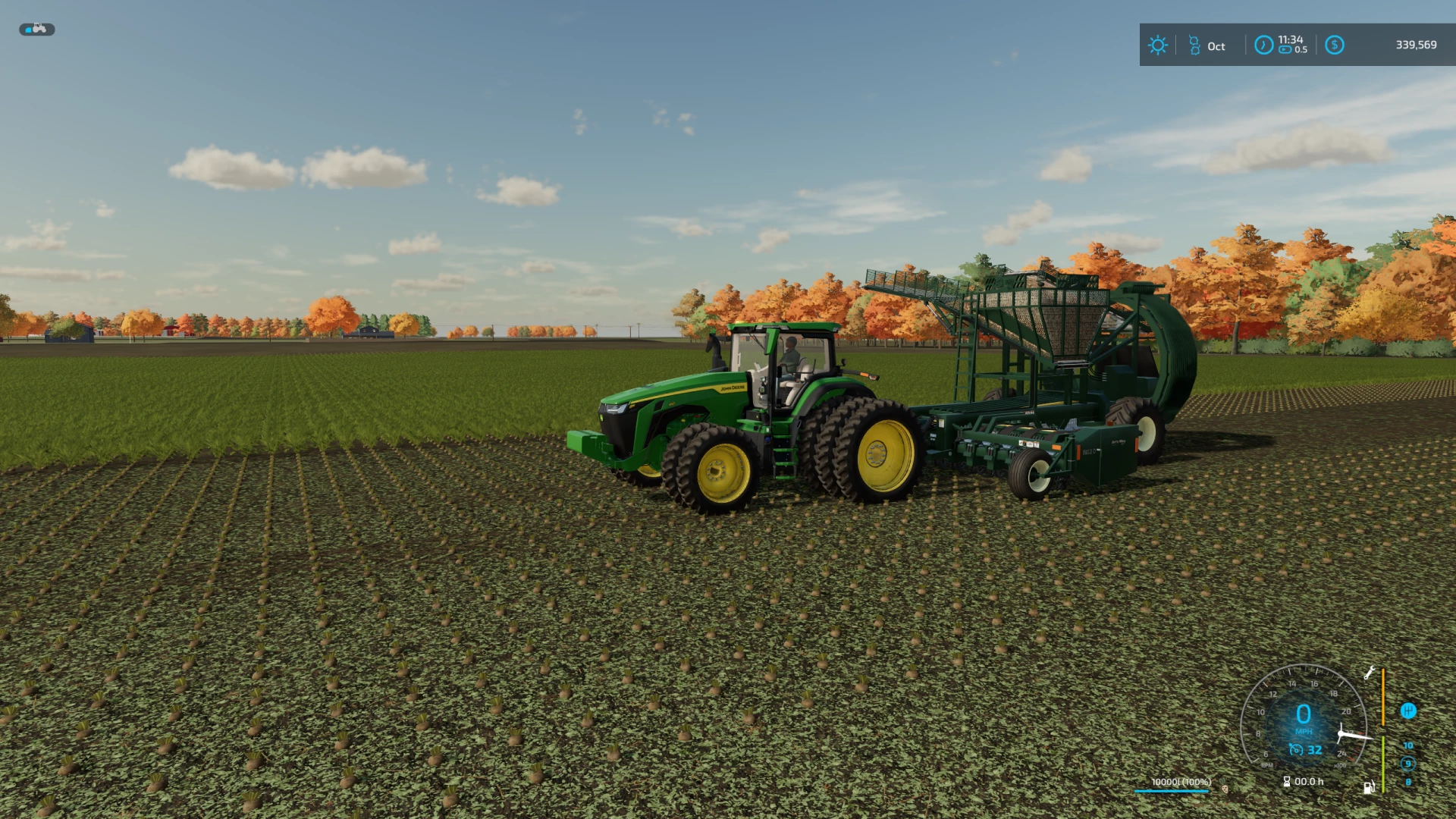Click the sugar beet crop icon beside the fill bar
The width and height of the screenshot is (1456, 819).
point(1224,786)
